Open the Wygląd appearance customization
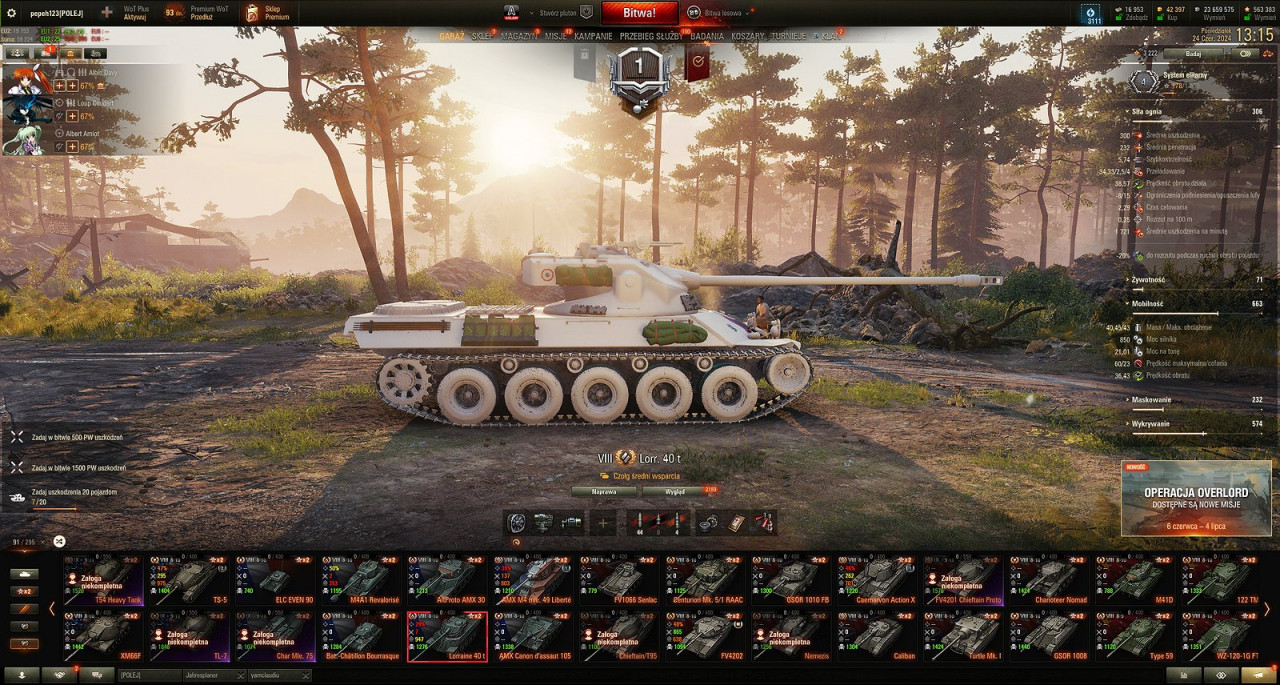Screen dimensions: 1280x685 click(x=673, y=491)
